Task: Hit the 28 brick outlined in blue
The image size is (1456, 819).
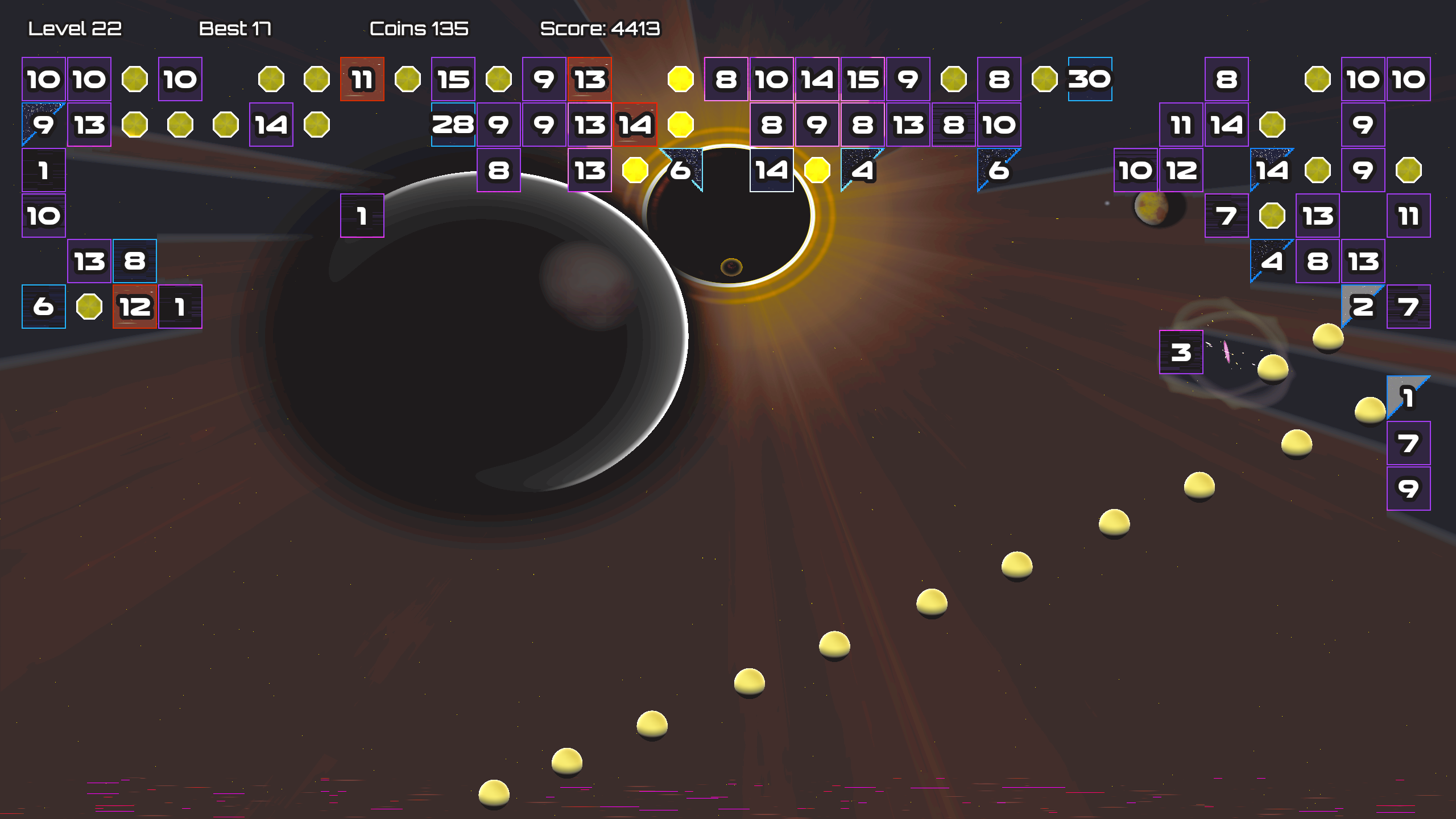Action: (x=453, y=124)
